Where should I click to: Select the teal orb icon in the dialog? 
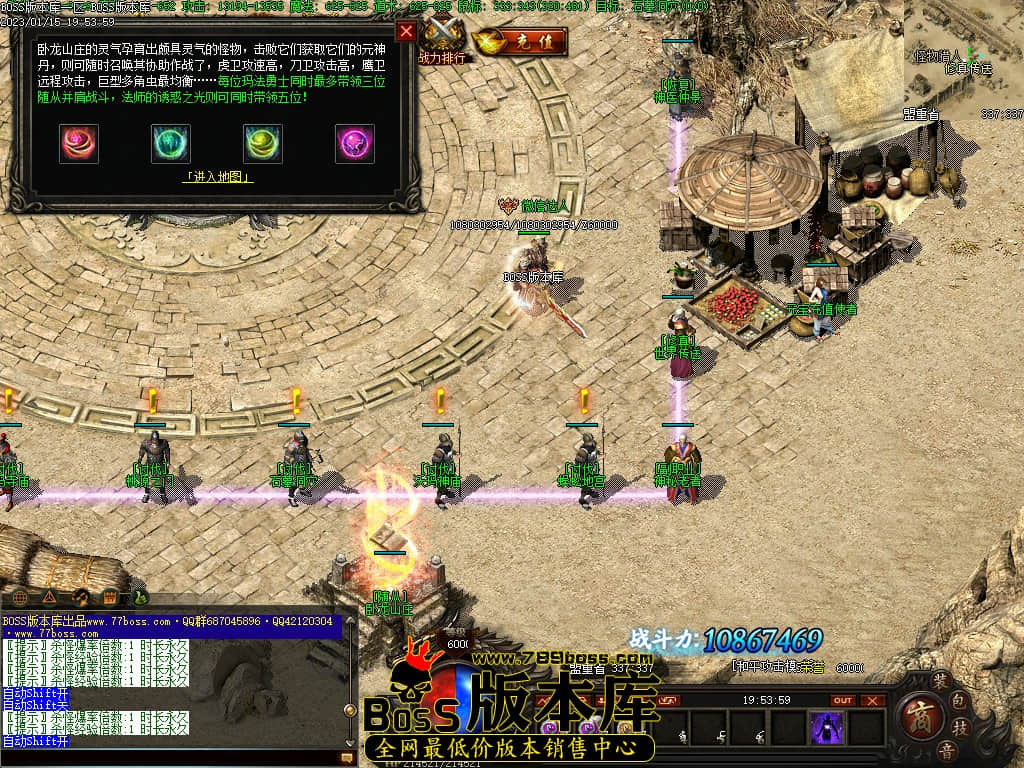pos(171,144)
